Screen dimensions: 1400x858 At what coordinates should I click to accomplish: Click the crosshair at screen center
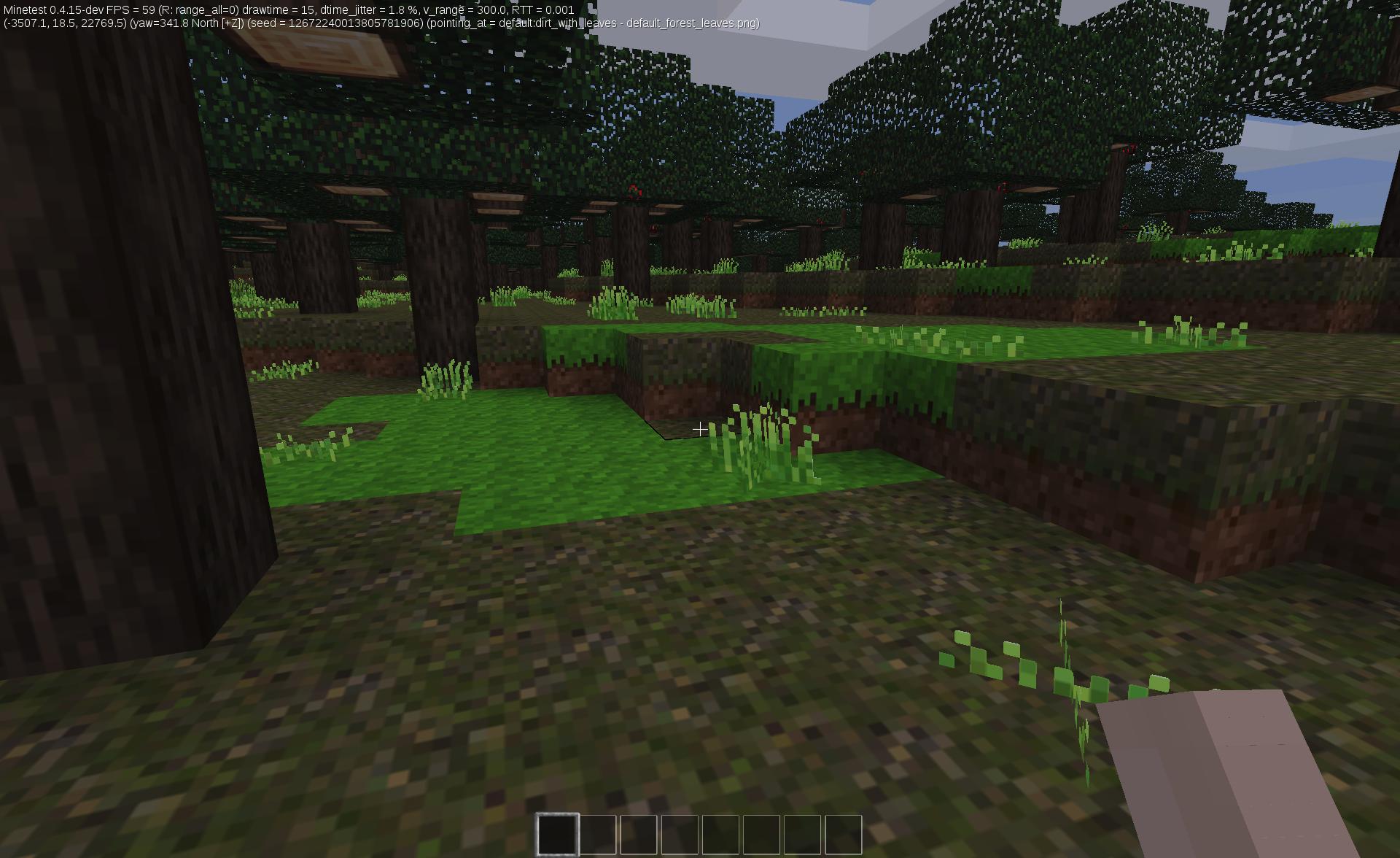[x=700, y=429]
